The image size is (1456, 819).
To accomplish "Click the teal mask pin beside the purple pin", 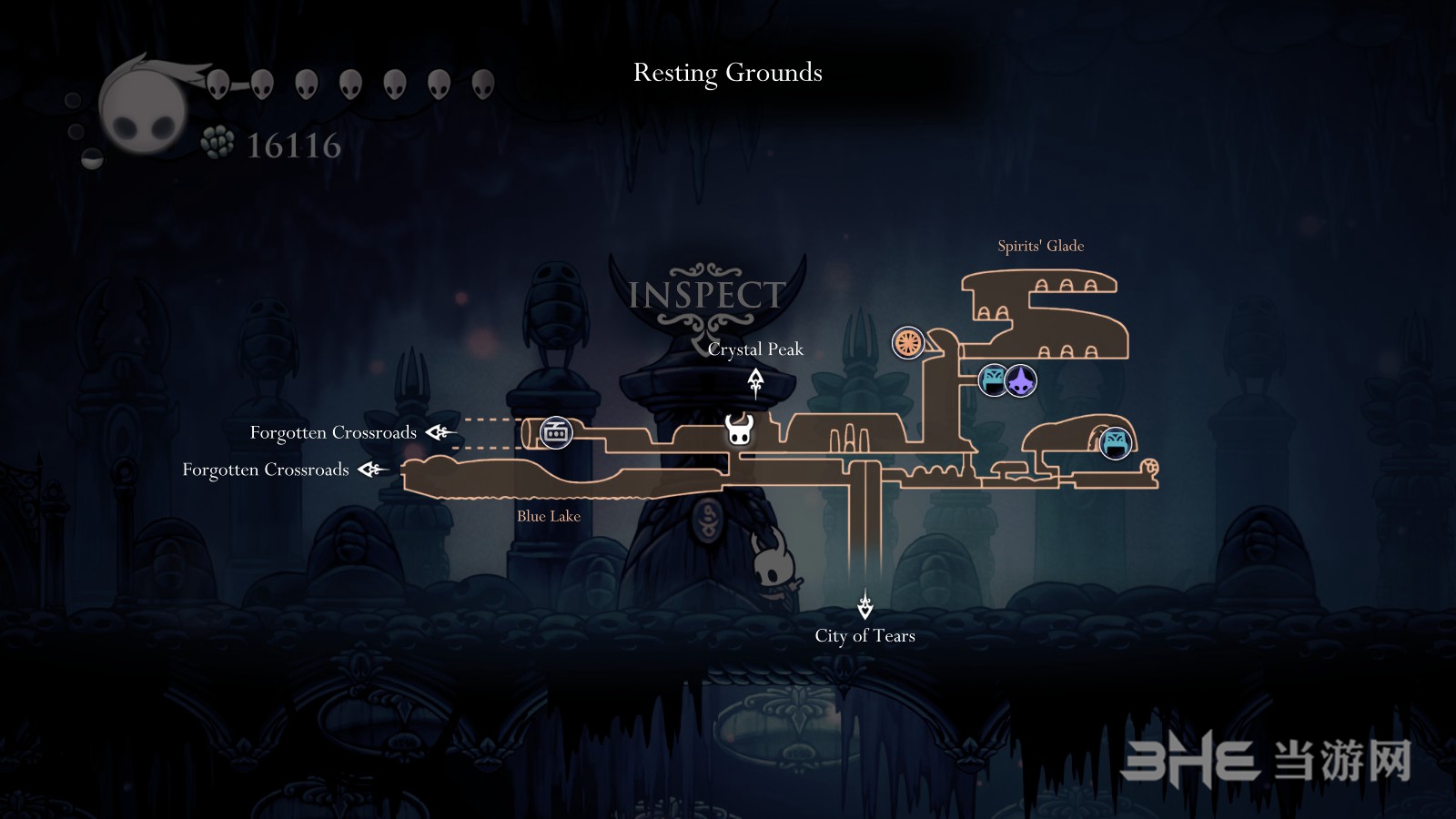I will coord(994,379).
